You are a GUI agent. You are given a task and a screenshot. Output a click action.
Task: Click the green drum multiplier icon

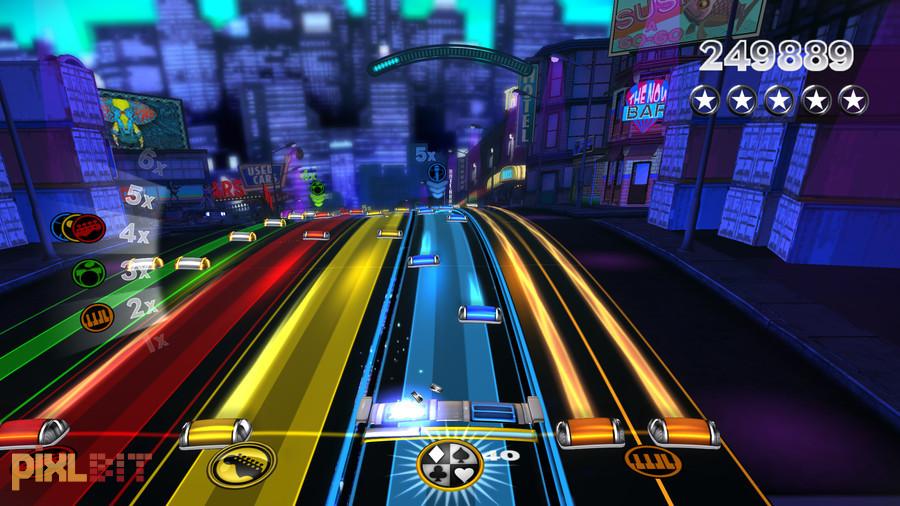click(85, 272)
